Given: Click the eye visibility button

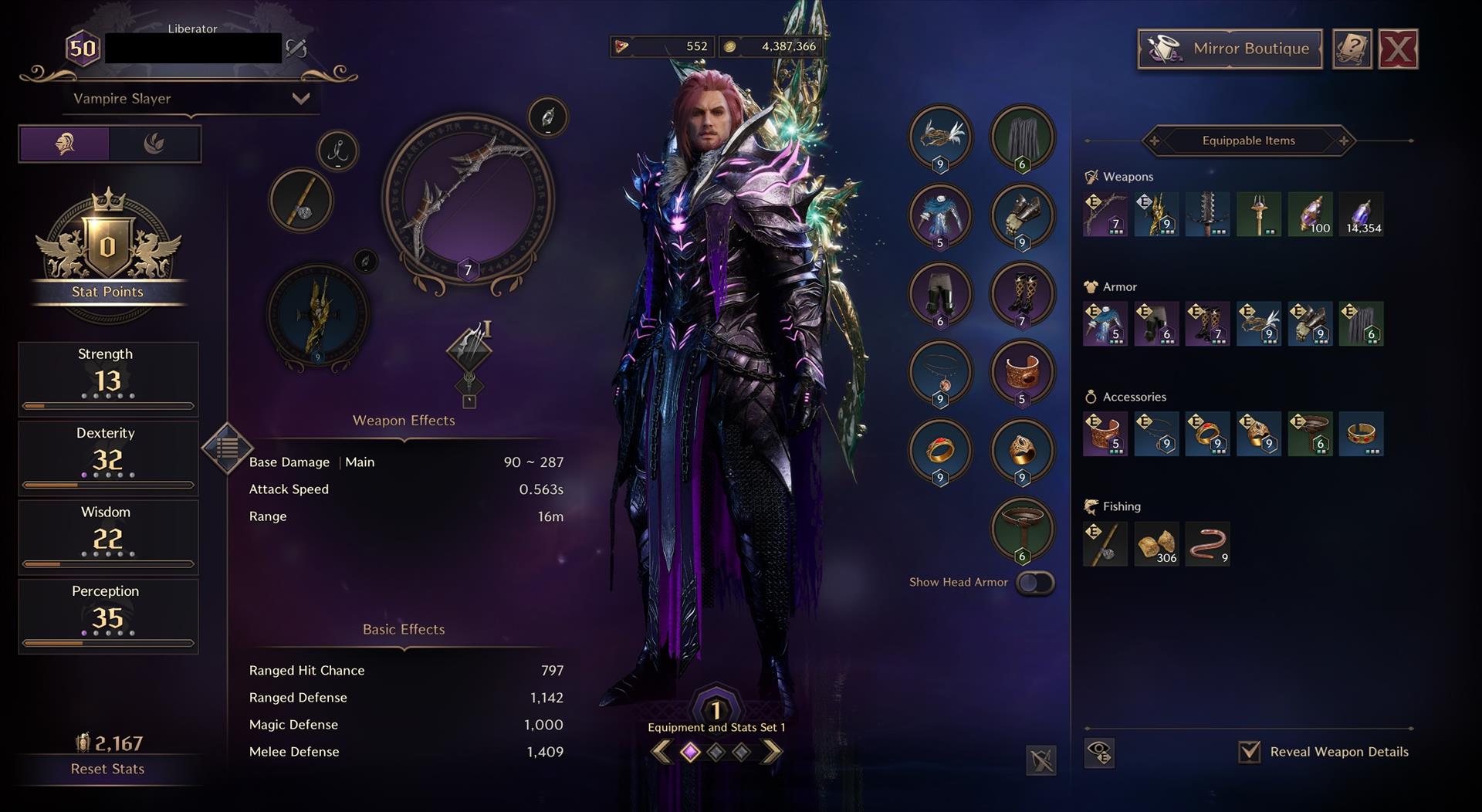Looking at the screenshot, I should (1099, 753).
